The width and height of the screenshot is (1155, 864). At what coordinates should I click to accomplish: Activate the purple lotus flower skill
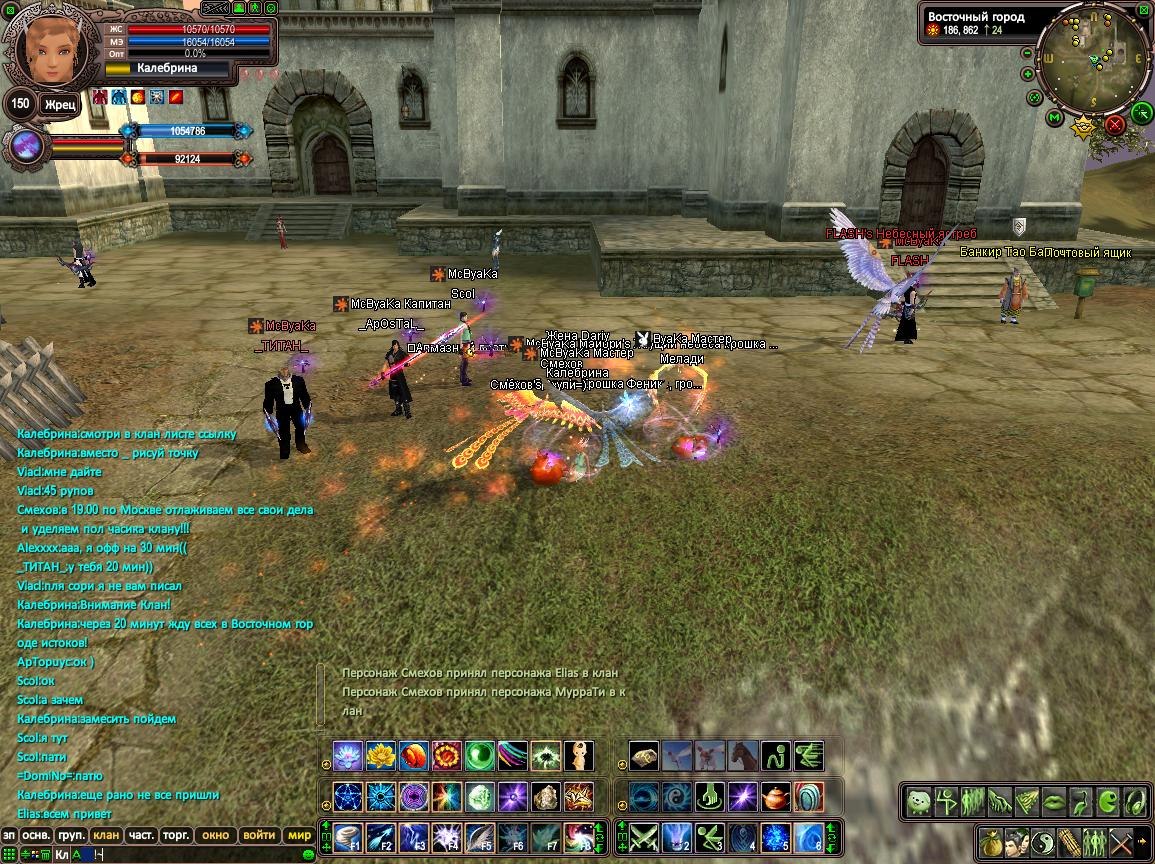[x=346, y=756]
